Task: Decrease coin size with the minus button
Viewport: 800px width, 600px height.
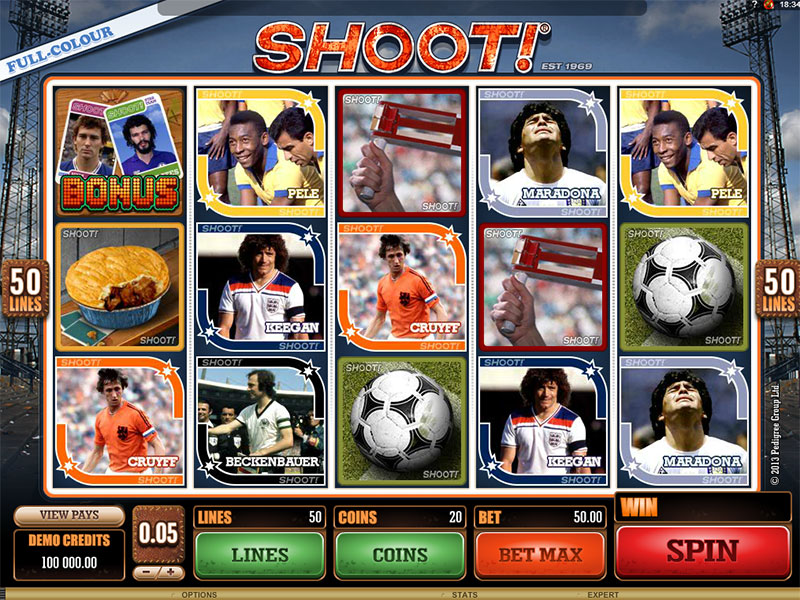Action: 145,573
